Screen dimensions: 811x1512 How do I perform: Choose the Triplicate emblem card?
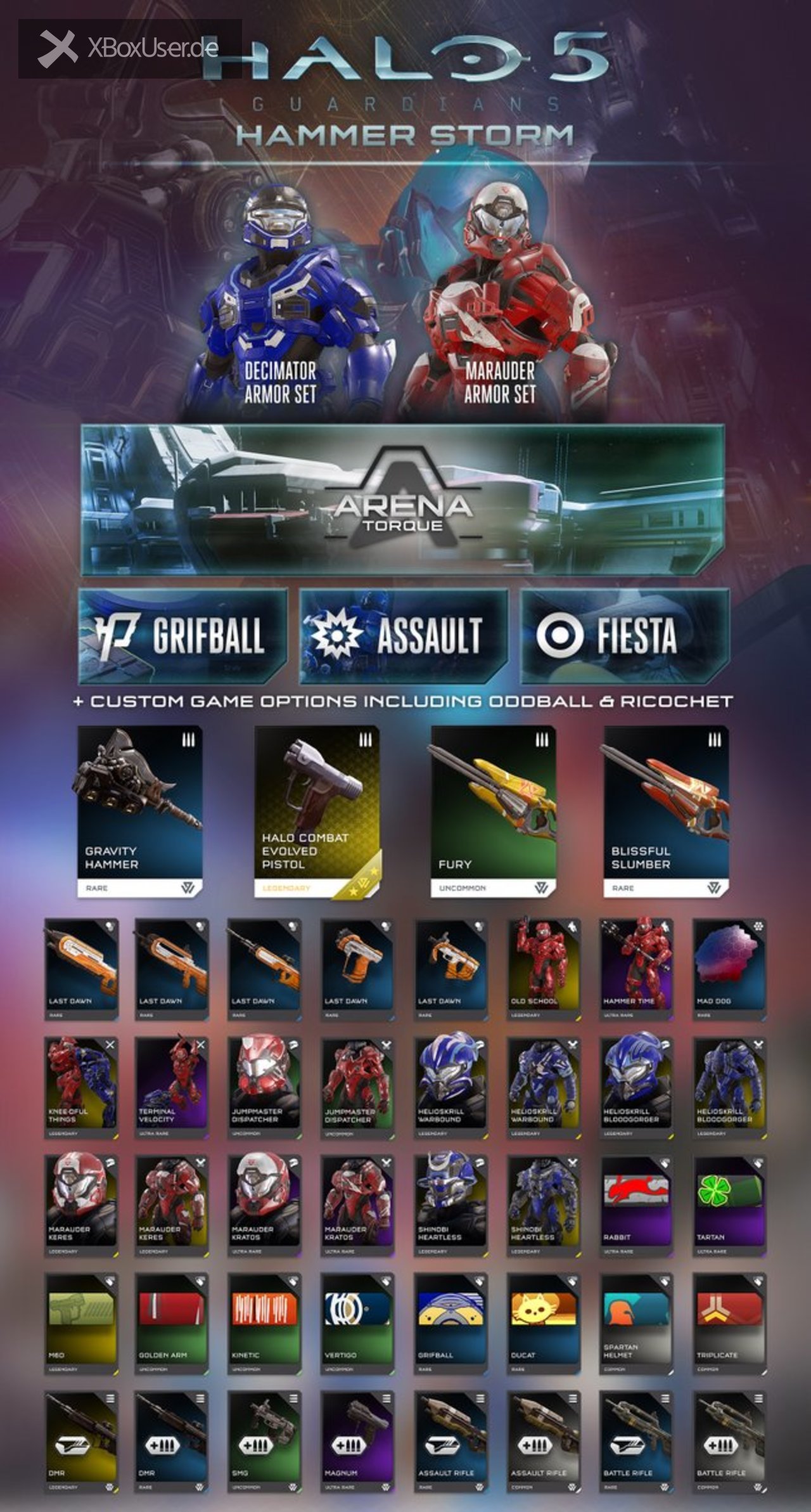point(729,1323)
